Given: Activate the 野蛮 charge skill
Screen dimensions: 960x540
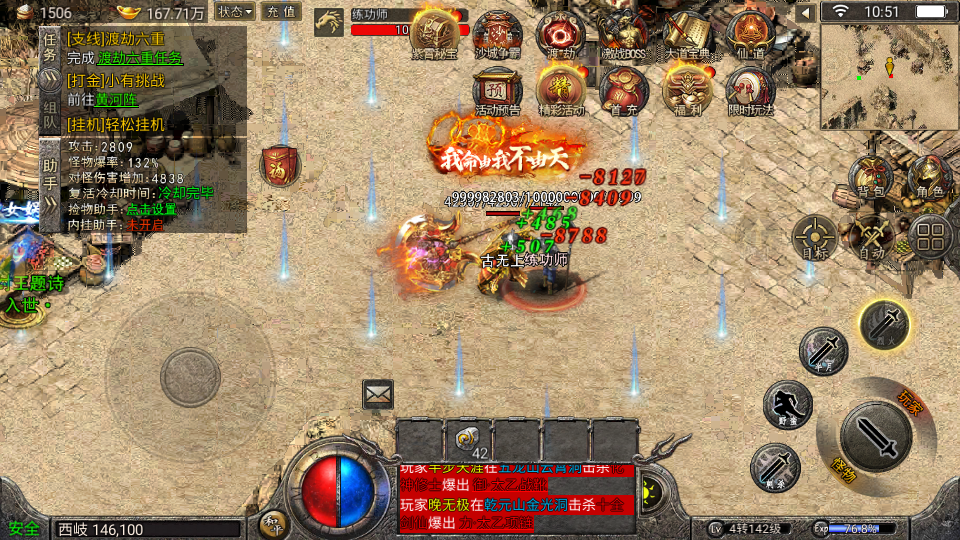Looking at the screenshot, I should (788, 404).
